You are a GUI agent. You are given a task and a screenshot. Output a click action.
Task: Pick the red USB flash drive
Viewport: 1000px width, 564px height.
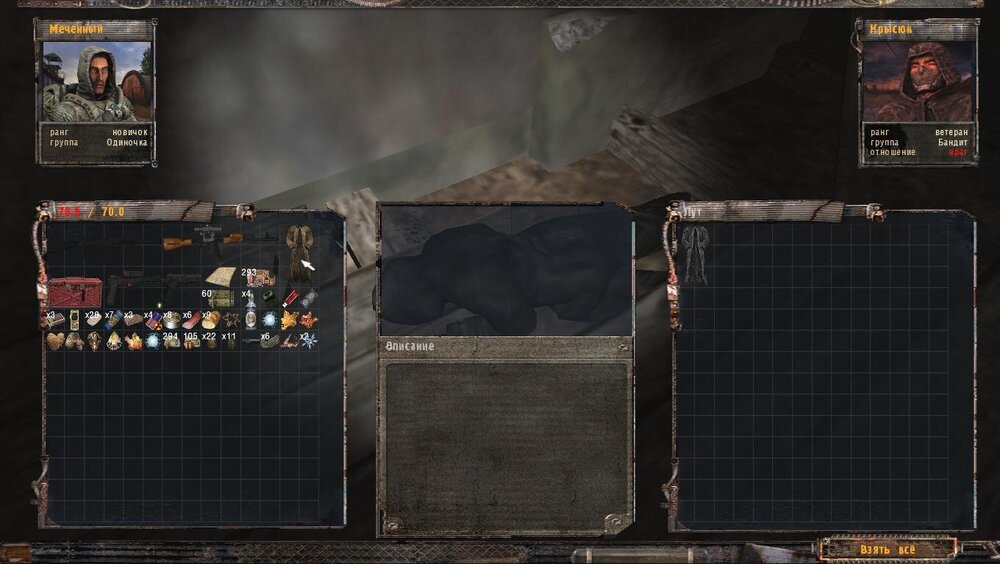point(291,298)
